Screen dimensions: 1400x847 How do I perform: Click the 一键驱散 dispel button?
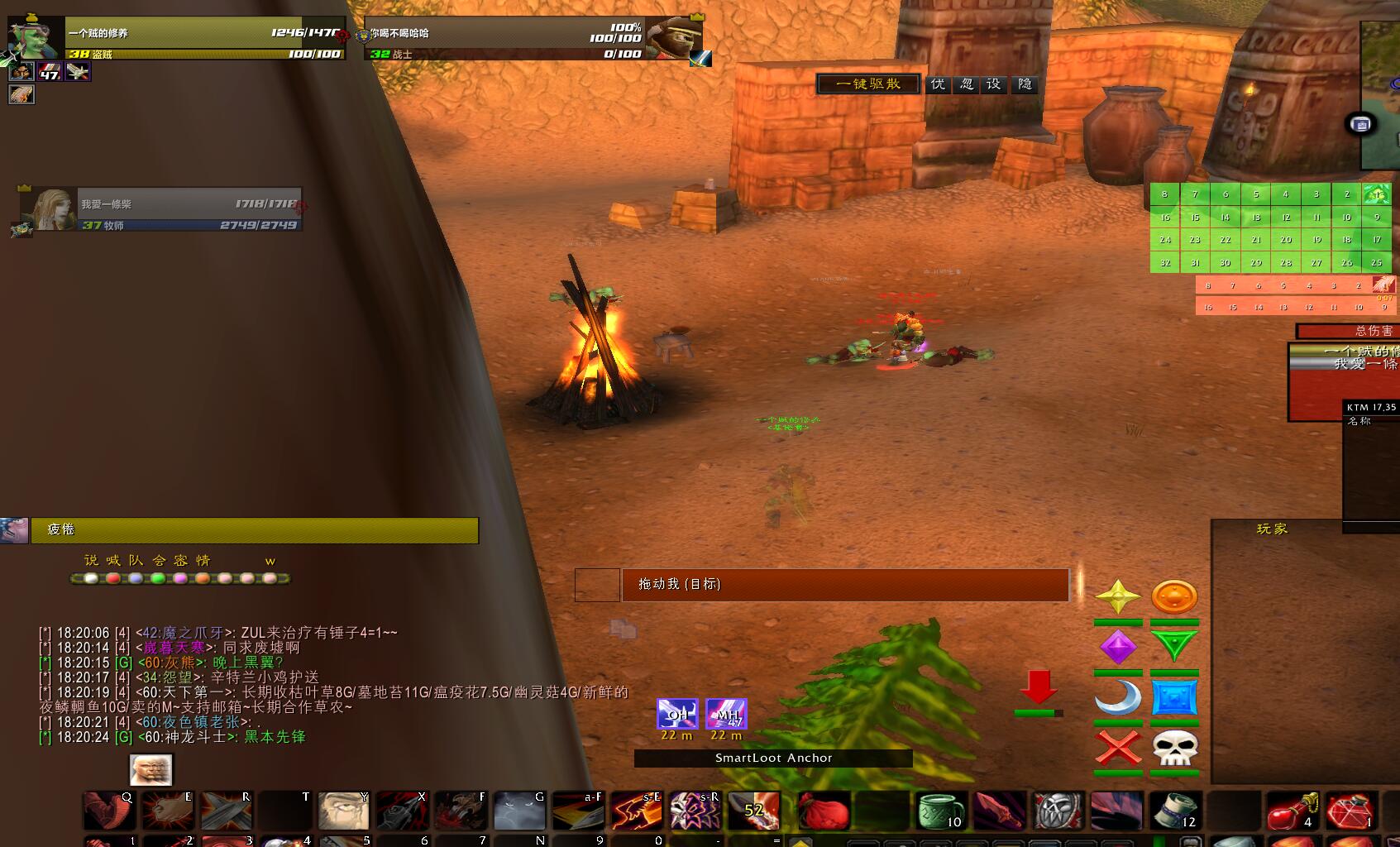tap(867, 84)
